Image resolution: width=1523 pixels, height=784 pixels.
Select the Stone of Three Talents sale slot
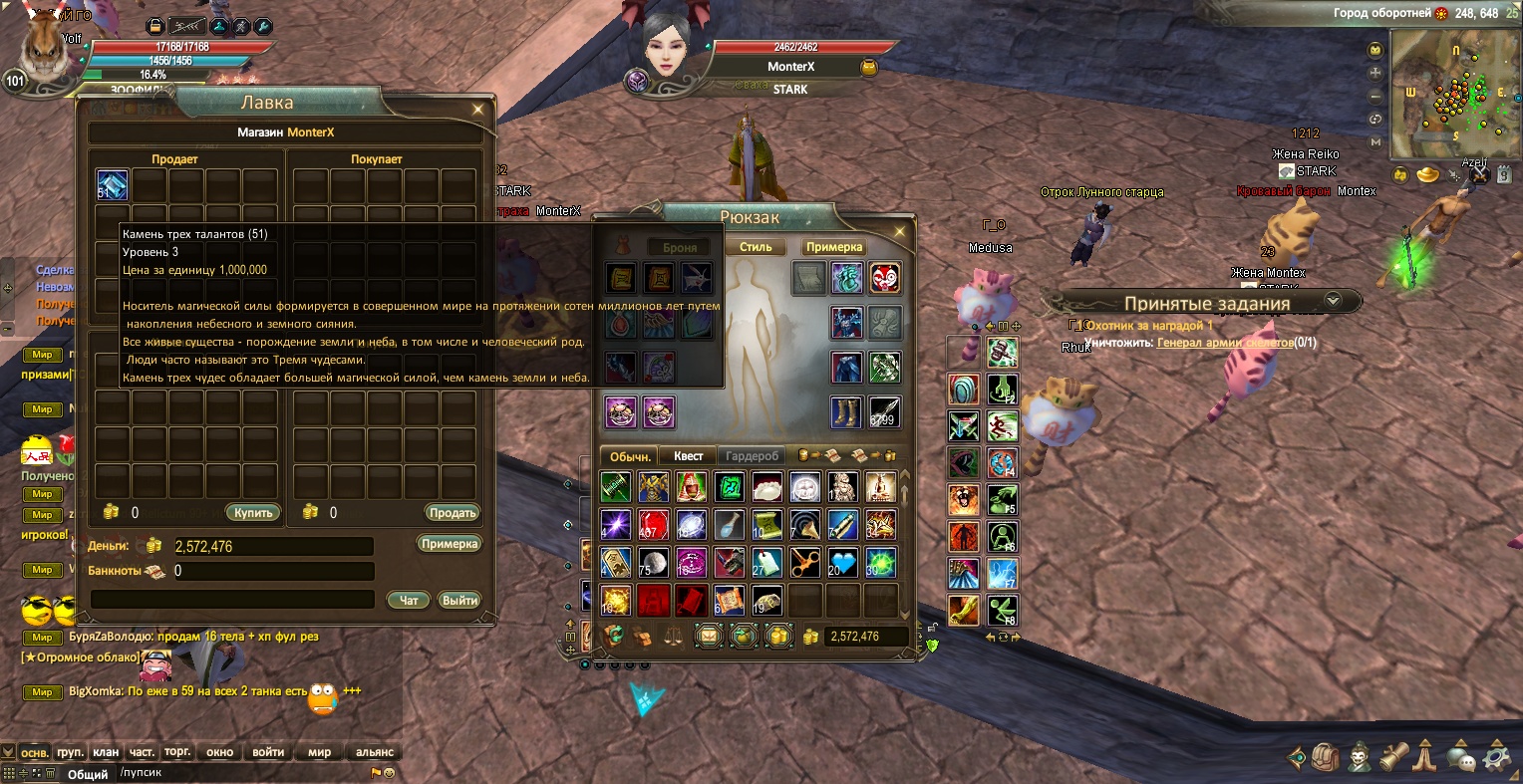pyautogui.click(x=112, y=186)
